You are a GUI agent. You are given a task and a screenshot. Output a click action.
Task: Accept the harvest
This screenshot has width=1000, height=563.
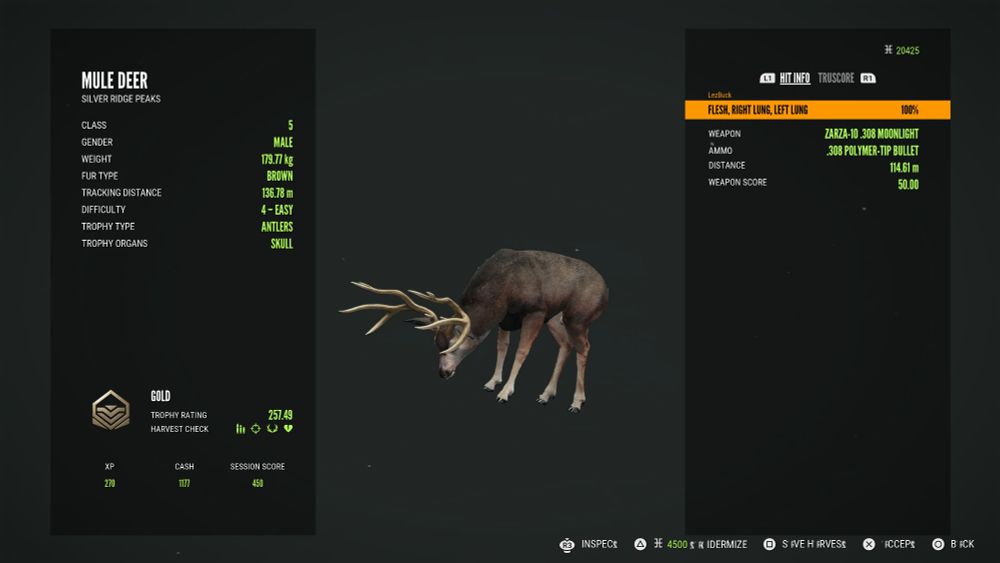(x=898, y=544)
